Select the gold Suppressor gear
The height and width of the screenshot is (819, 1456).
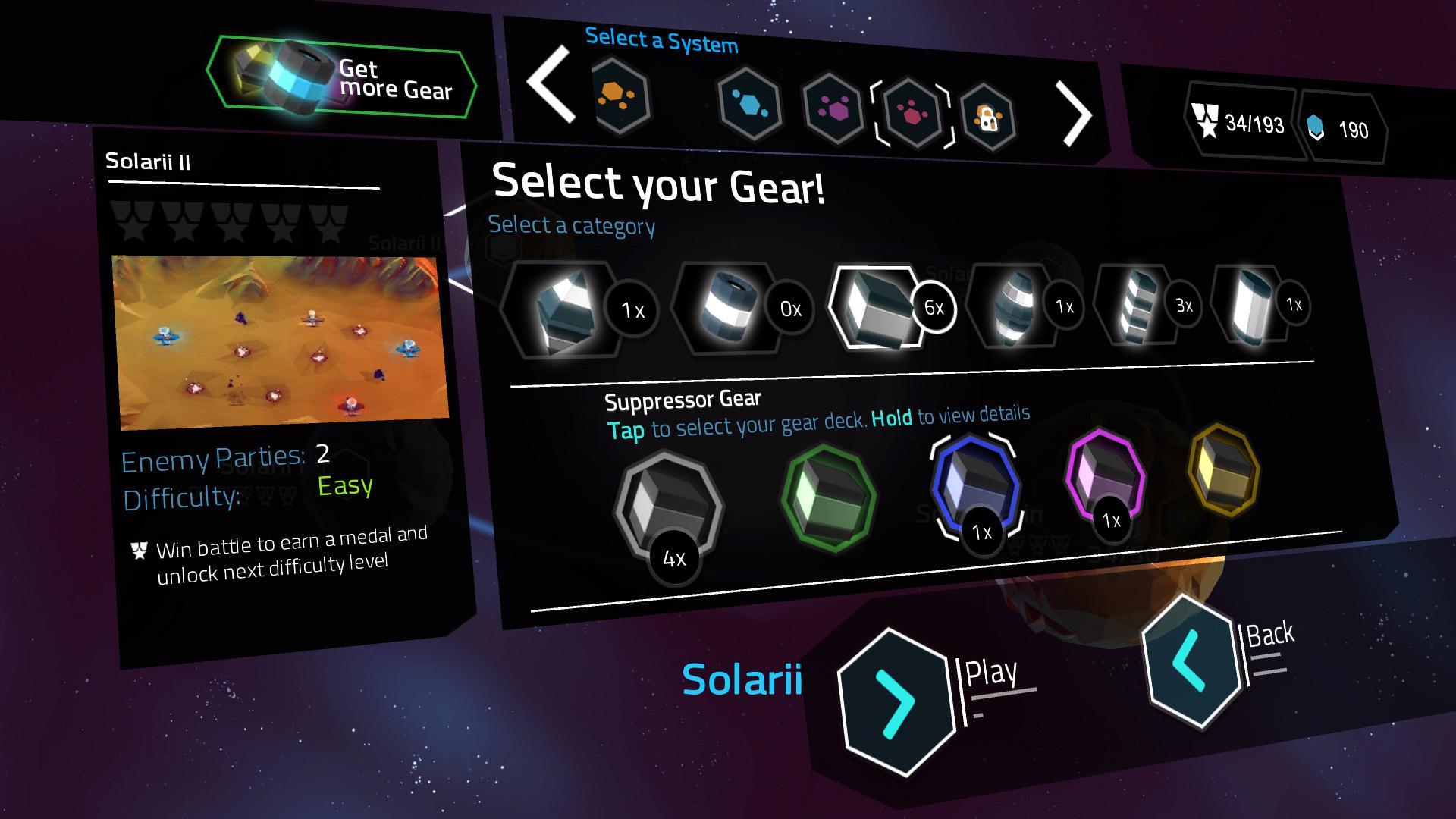tap(1222, 470)
